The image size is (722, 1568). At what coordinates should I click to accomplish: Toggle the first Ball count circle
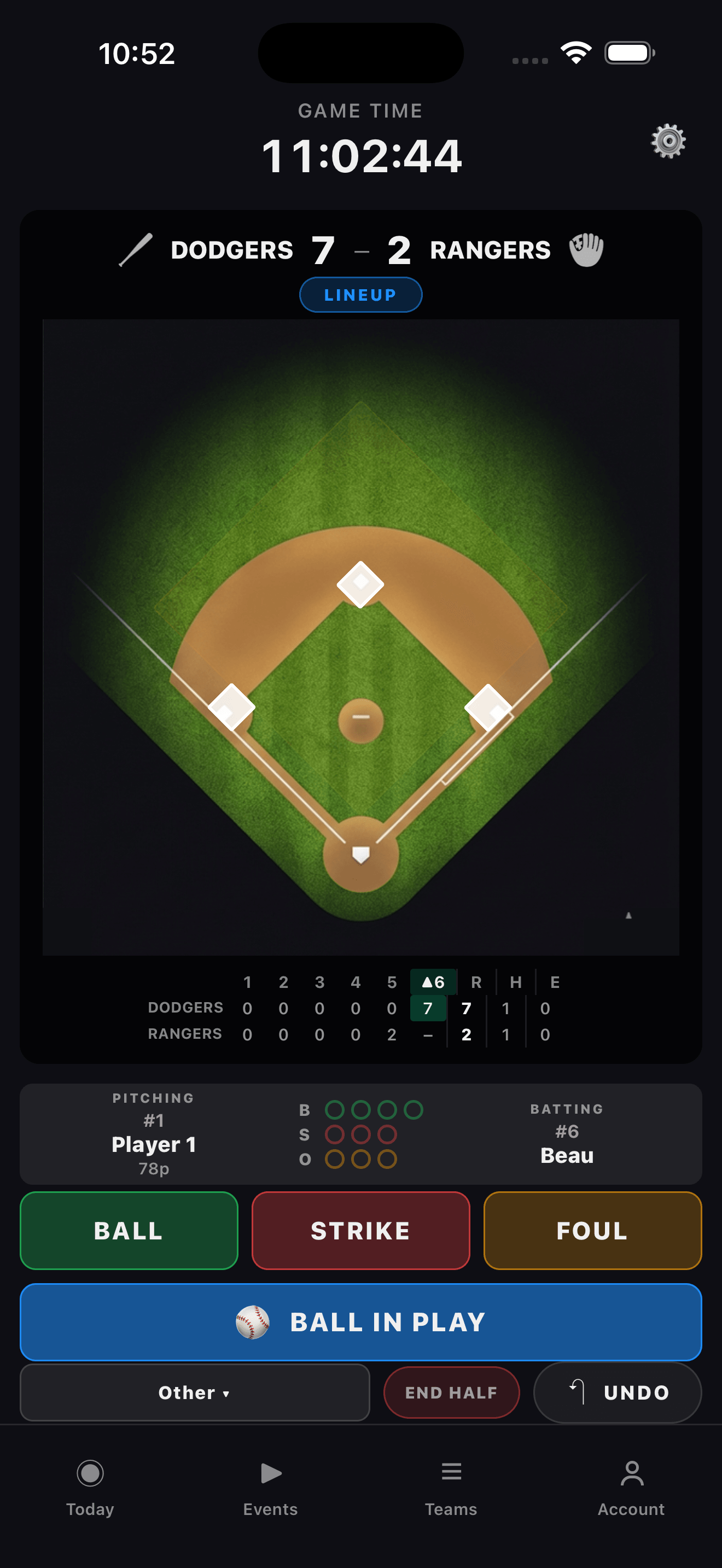coord(335,1109)
